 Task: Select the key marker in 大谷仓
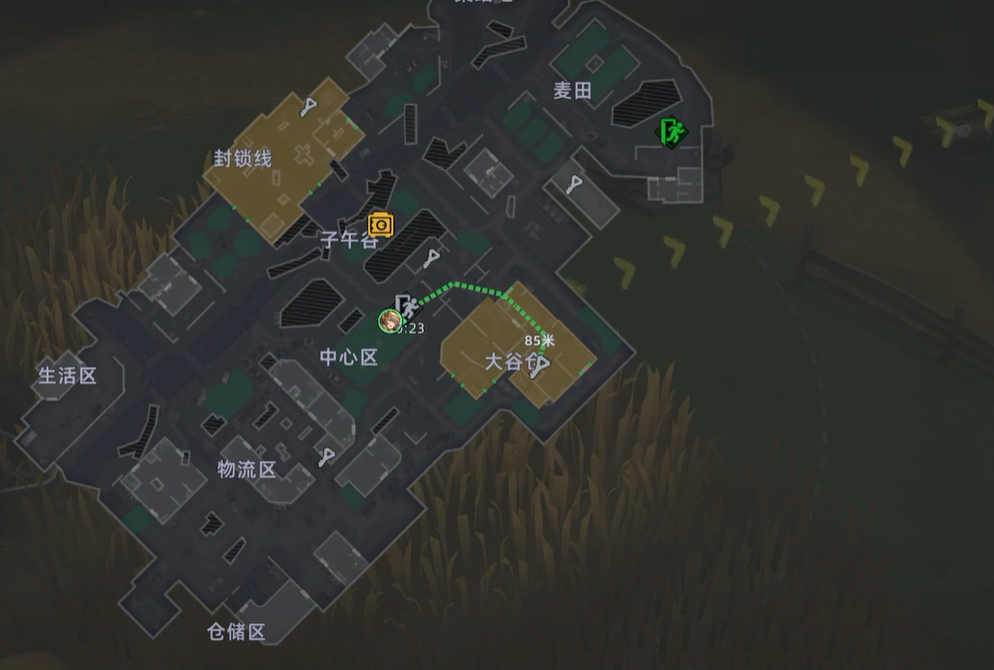click(540, 367)
